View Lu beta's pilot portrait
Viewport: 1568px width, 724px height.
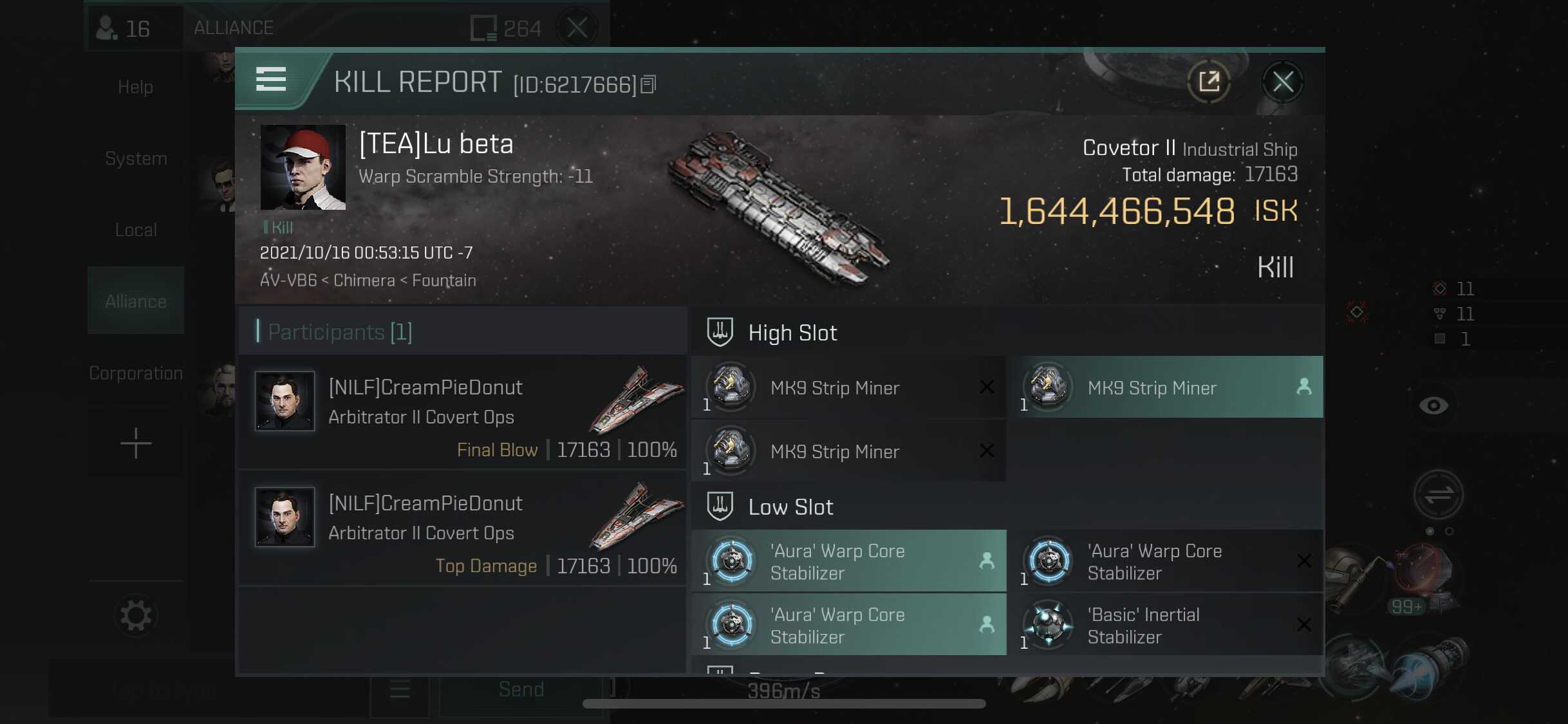pos(303,167)
